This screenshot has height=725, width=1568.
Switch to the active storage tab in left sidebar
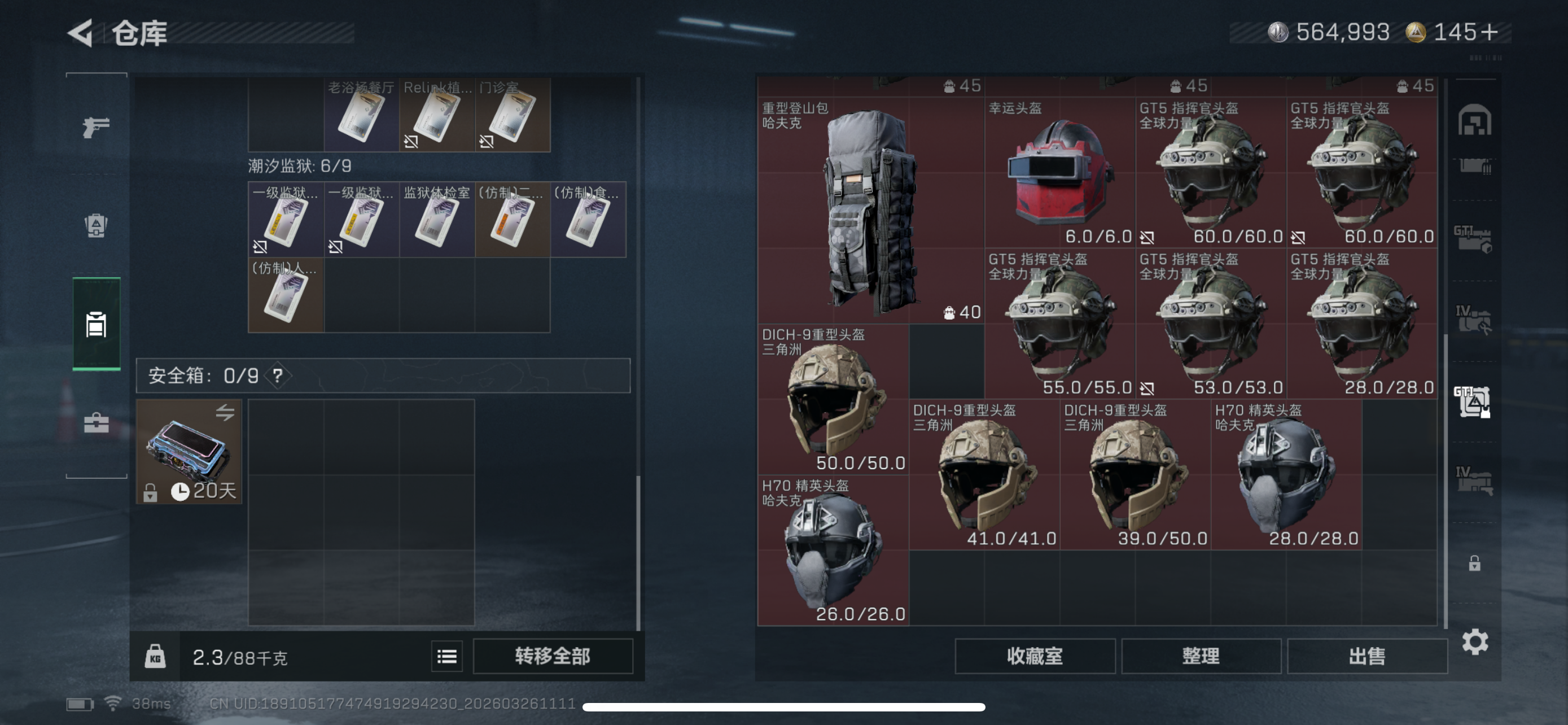[x=98, y=325]
